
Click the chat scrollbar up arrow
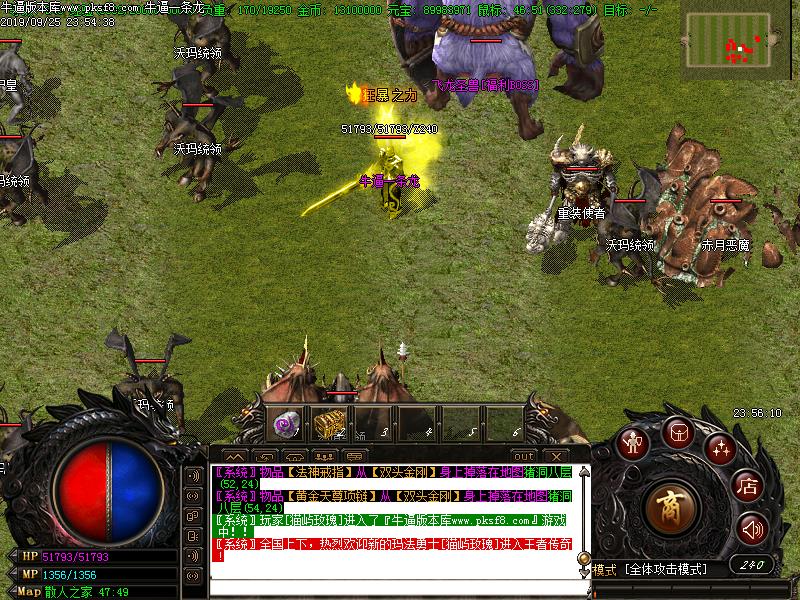tap(583, 472)
